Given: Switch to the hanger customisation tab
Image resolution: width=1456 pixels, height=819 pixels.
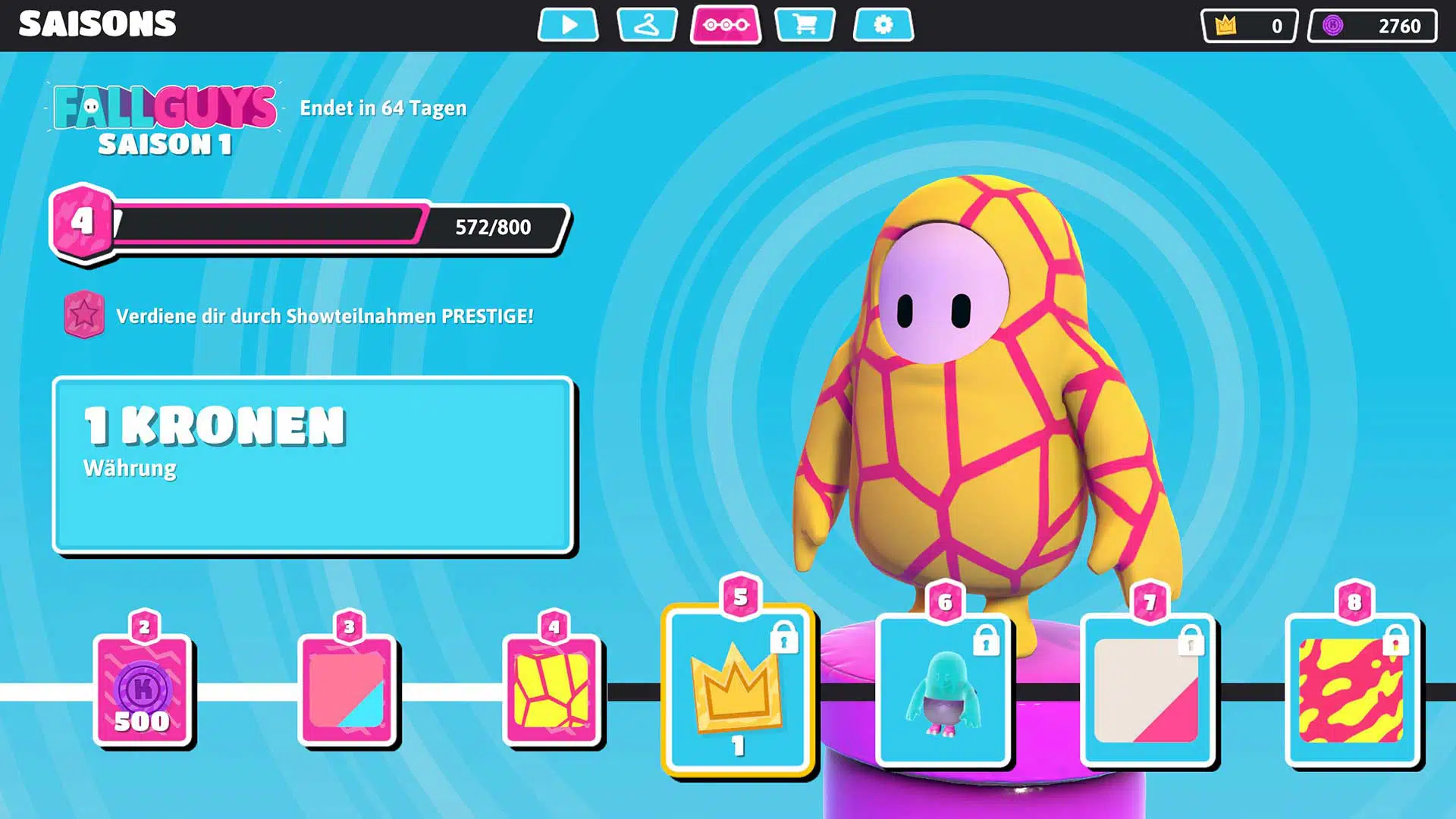Looking at the screenshot, I should tap(647, 25).
